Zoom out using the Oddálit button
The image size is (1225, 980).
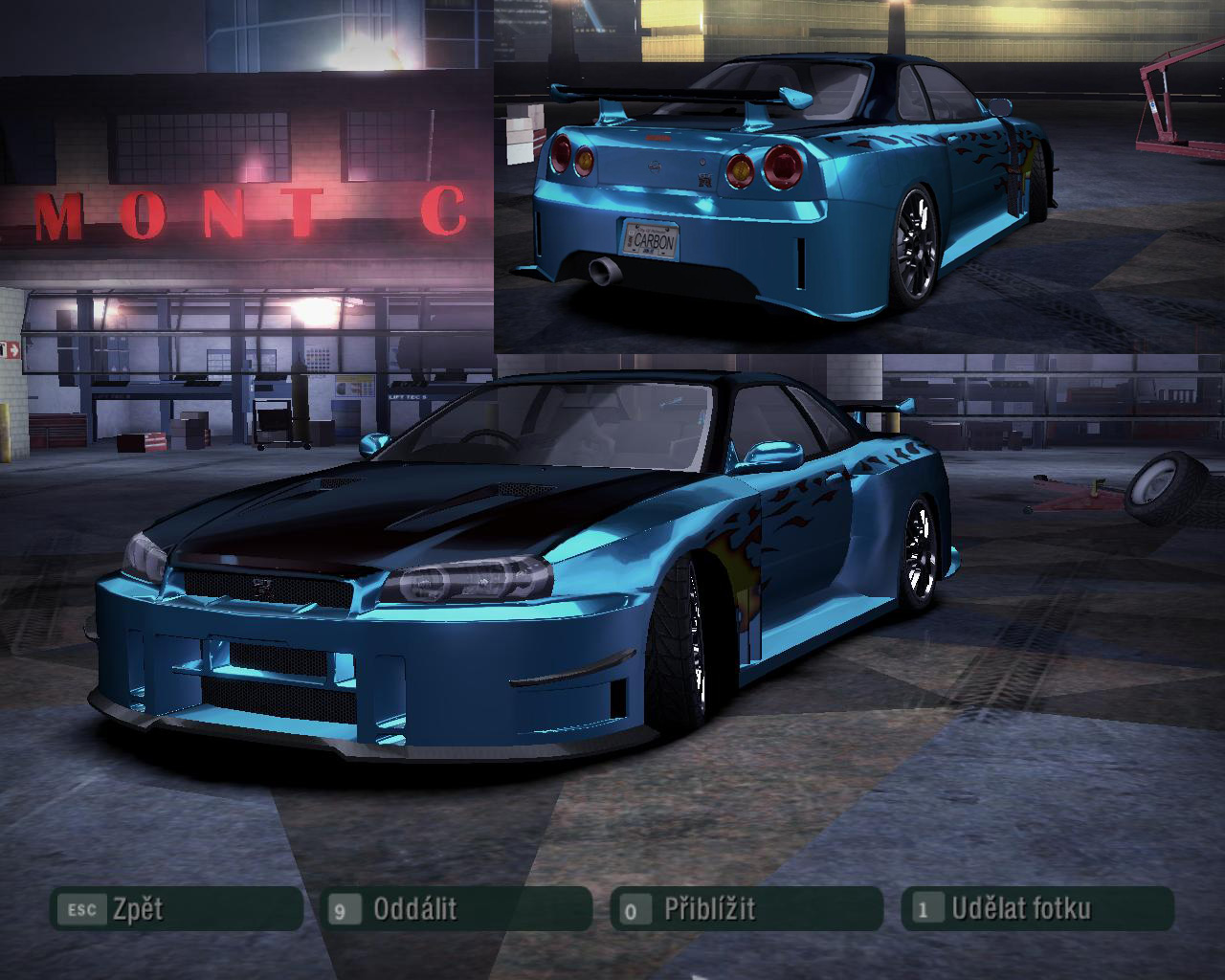(457, 909)
